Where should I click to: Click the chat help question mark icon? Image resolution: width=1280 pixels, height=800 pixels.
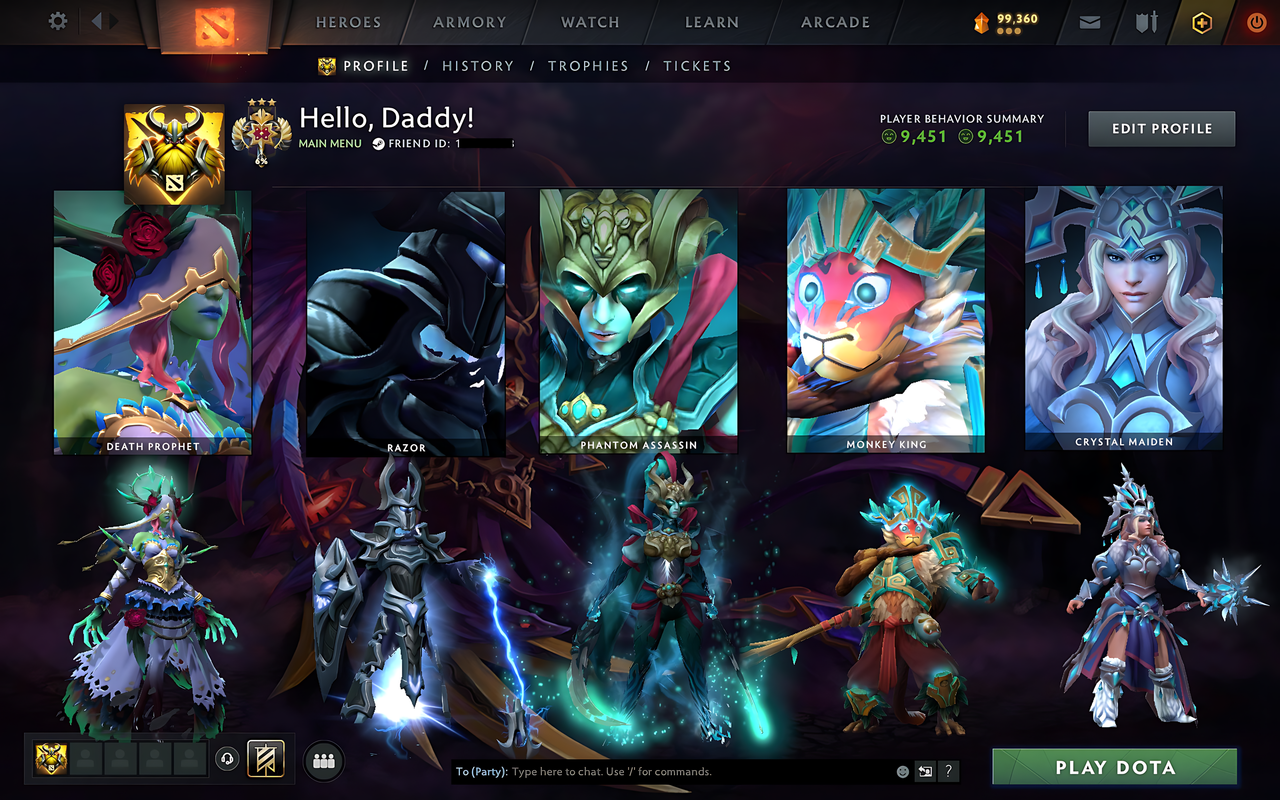947,771
